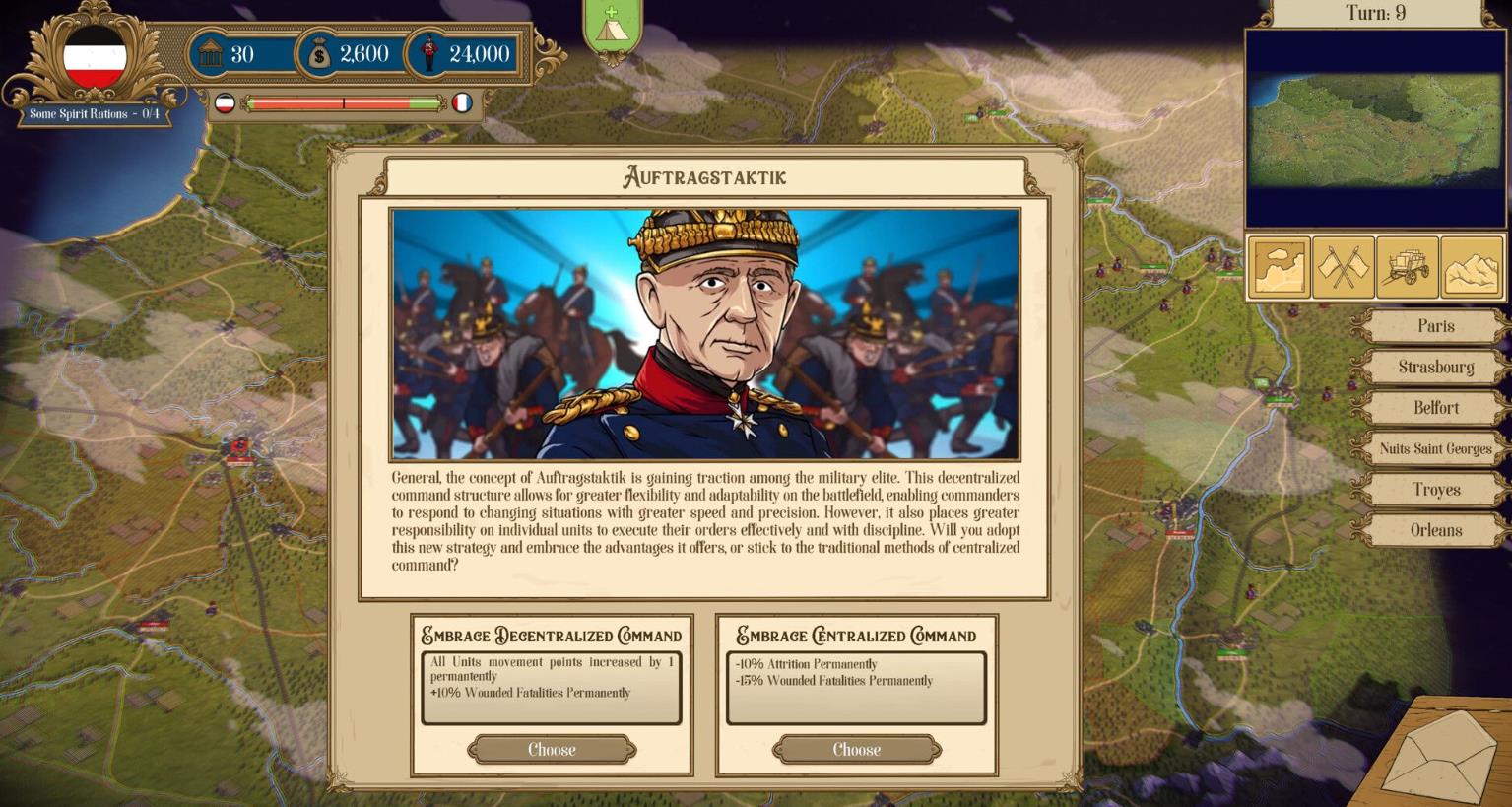Select Nuits Saint Georges city button
This screenshot has width=1512, height=807.
(x=1435, y=448)
